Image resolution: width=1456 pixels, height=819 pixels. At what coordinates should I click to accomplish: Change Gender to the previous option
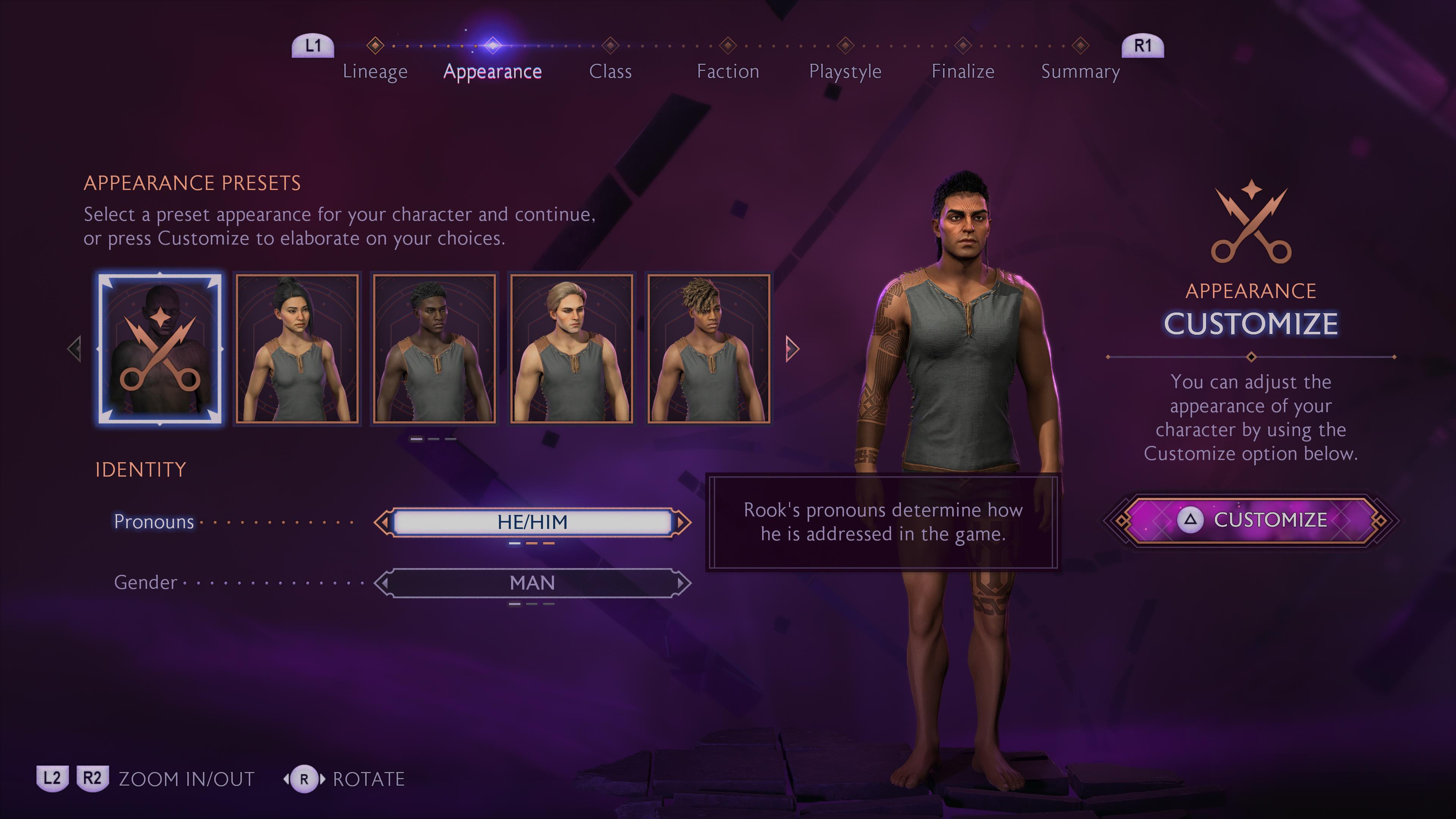click(383, 583)
